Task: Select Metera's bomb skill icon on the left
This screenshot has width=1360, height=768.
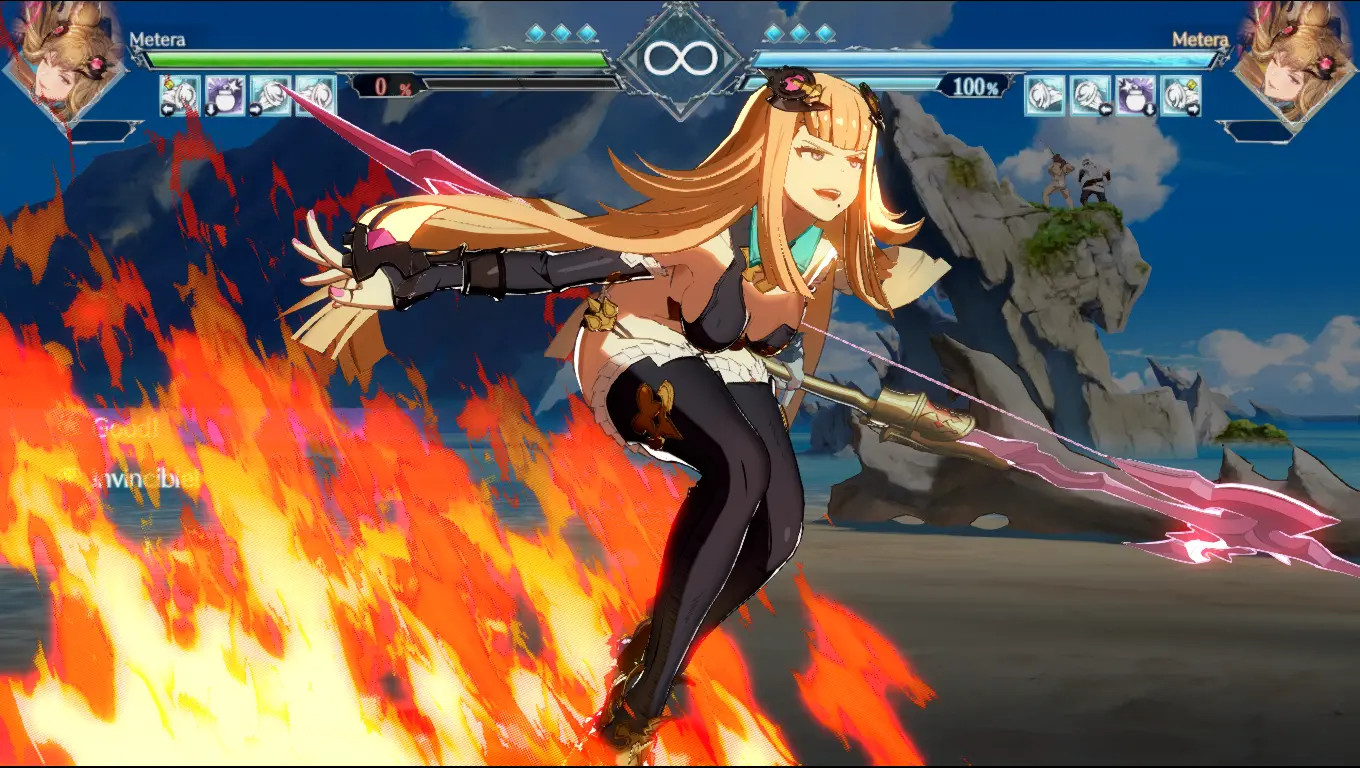Action: coord(225,95)
